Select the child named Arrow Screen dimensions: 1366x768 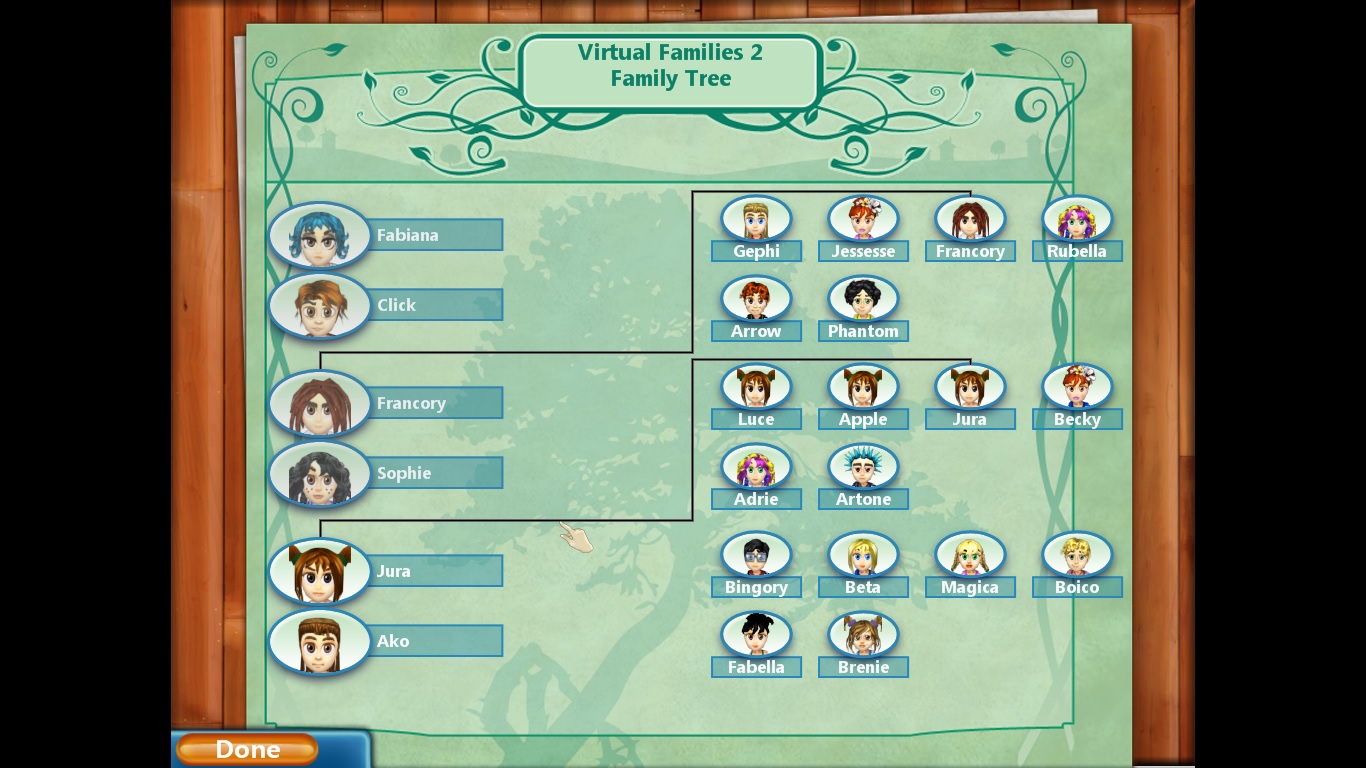click(756, 299)
